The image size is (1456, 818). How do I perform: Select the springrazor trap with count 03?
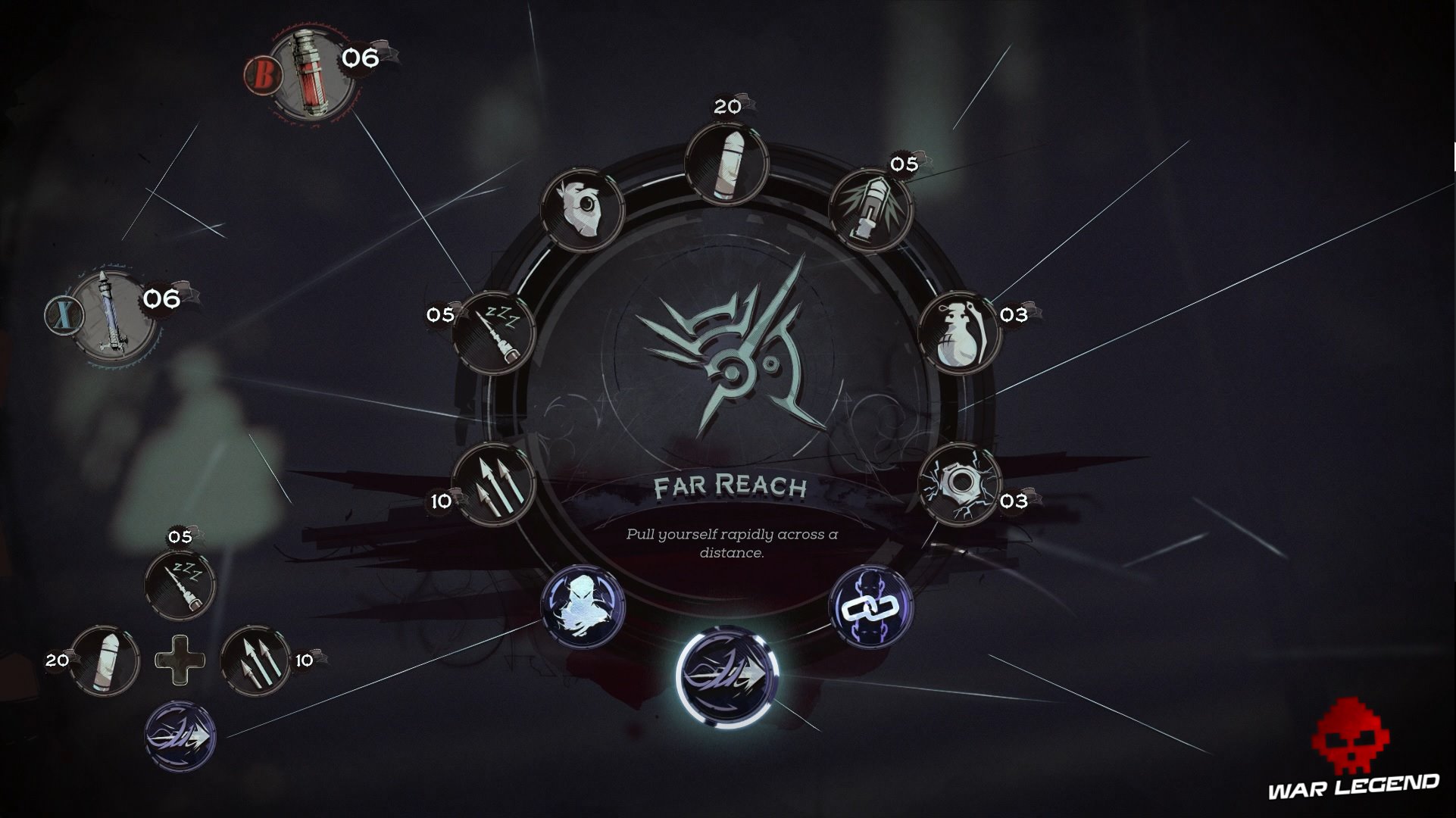(x=961, y=483)
